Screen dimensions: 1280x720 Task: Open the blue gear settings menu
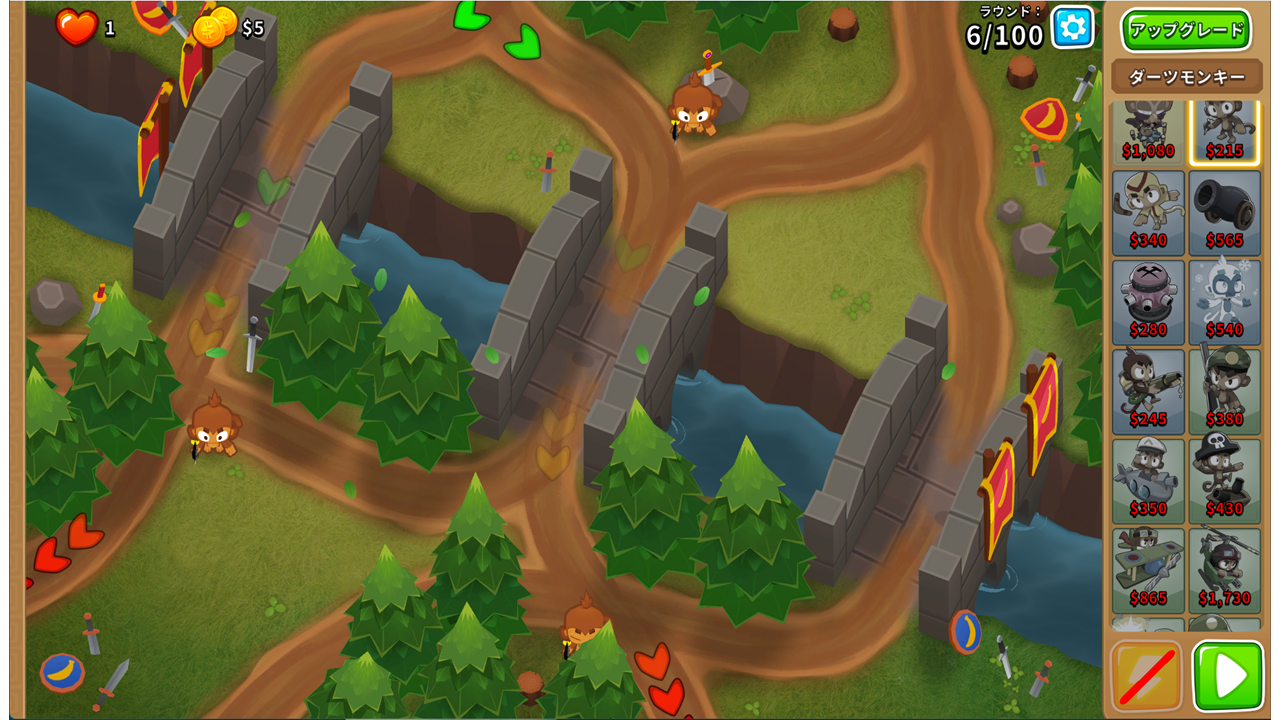[x=1072, y=27]
